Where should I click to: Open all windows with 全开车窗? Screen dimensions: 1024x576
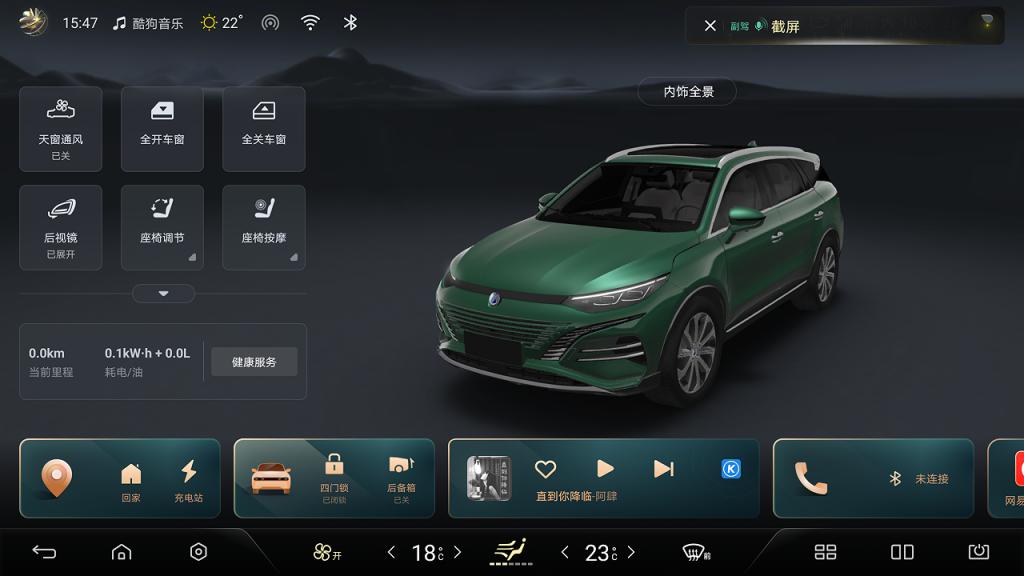point(162,128)
